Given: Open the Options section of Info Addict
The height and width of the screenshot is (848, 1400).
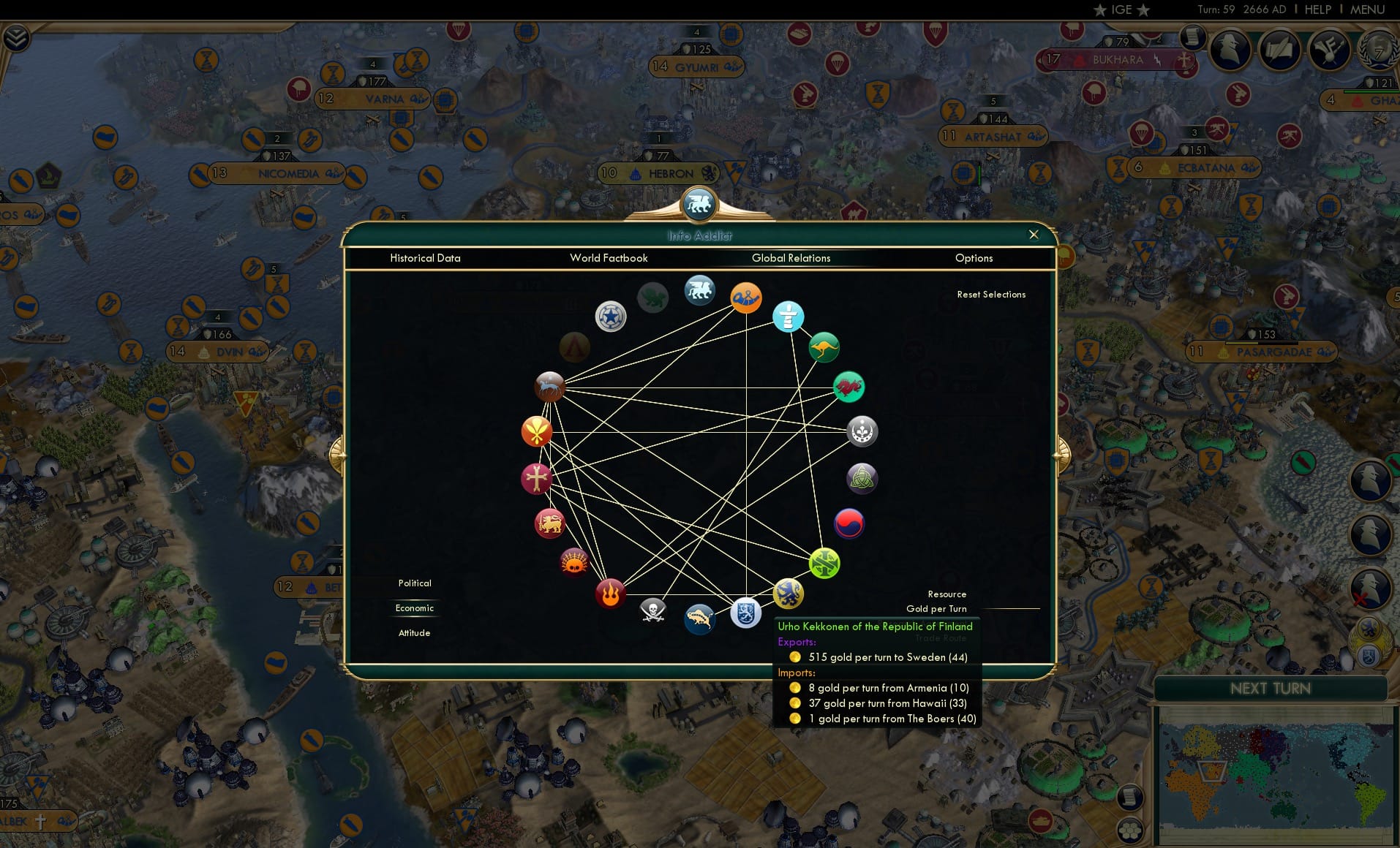Looking at the screenshot, I should click(x=974, y=258).
